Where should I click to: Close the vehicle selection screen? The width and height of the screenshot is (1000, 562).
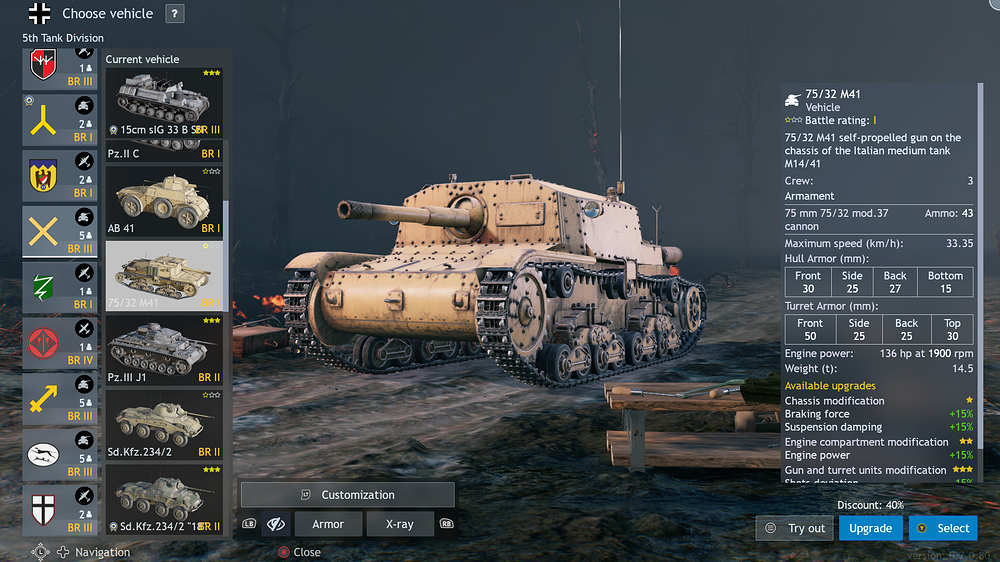click(x=299, y=552)
